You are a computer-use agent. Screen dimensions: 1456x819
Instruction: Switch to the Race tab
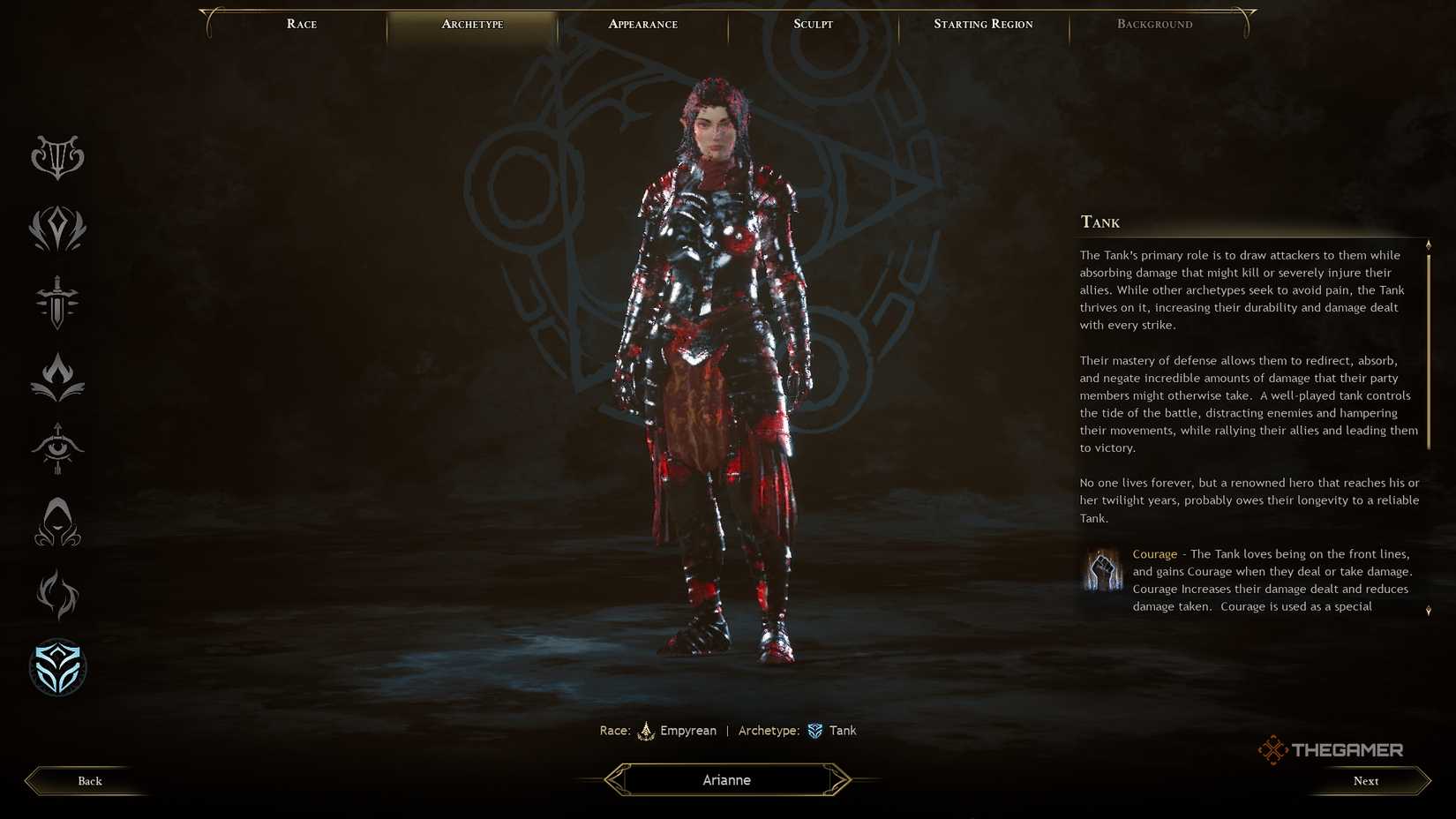301,24
